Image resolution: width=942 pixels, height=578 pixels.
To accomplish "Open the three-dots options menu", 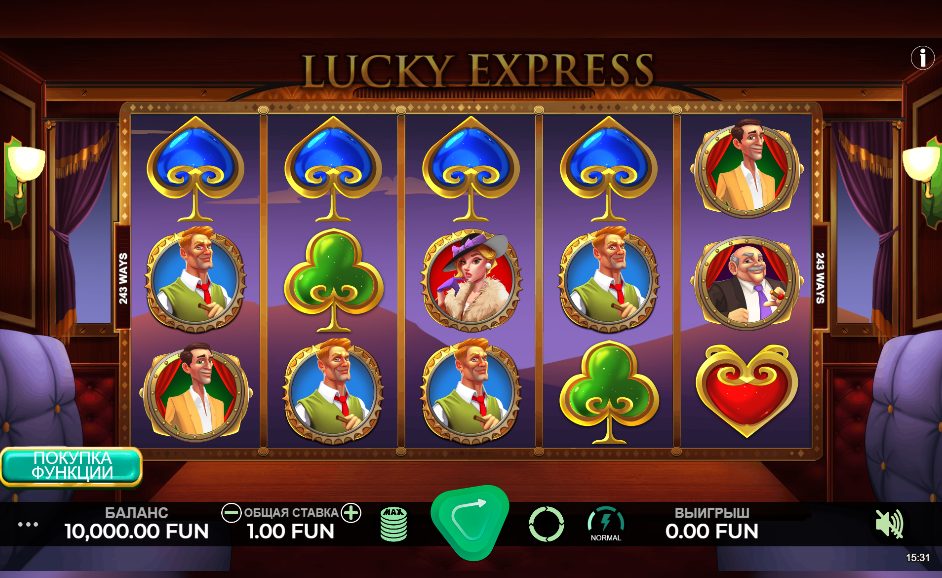I will tap(28, 524).
